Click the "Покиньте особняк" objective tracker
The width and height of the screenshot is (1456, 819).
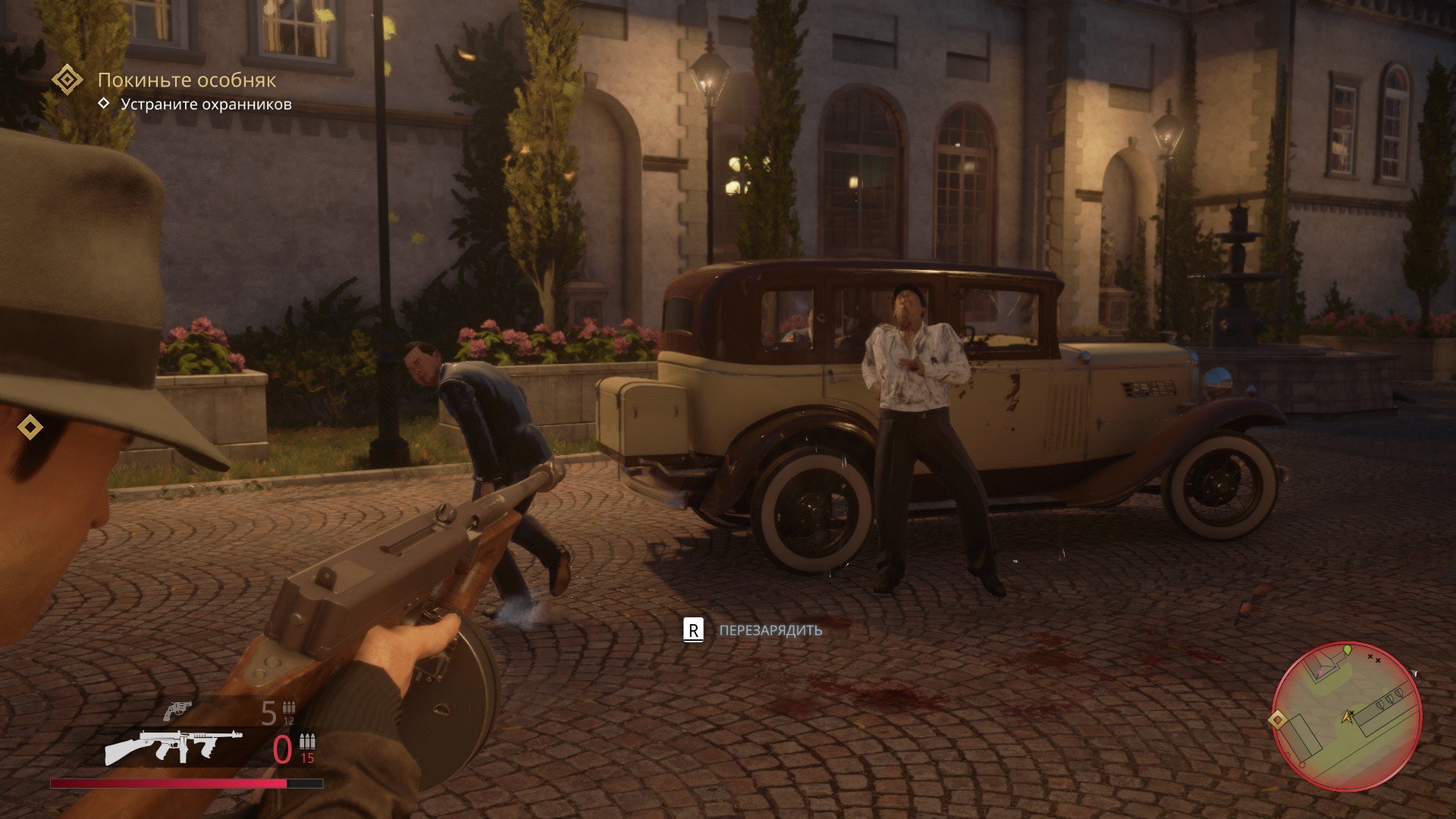coord(187,80)
